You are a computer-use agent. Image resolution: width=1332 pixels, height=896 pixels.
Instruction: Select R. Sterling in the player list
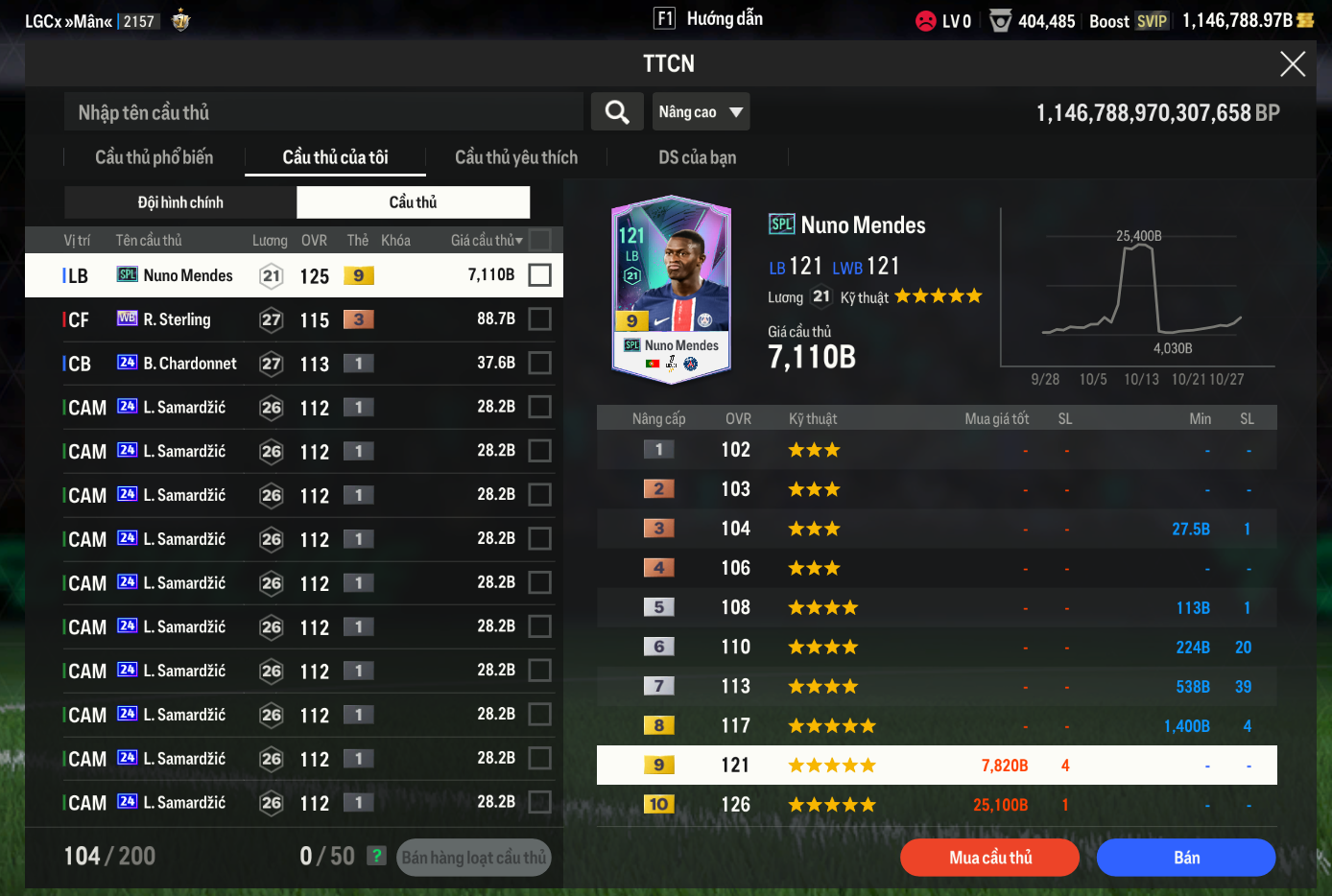[x=178, y=319]
